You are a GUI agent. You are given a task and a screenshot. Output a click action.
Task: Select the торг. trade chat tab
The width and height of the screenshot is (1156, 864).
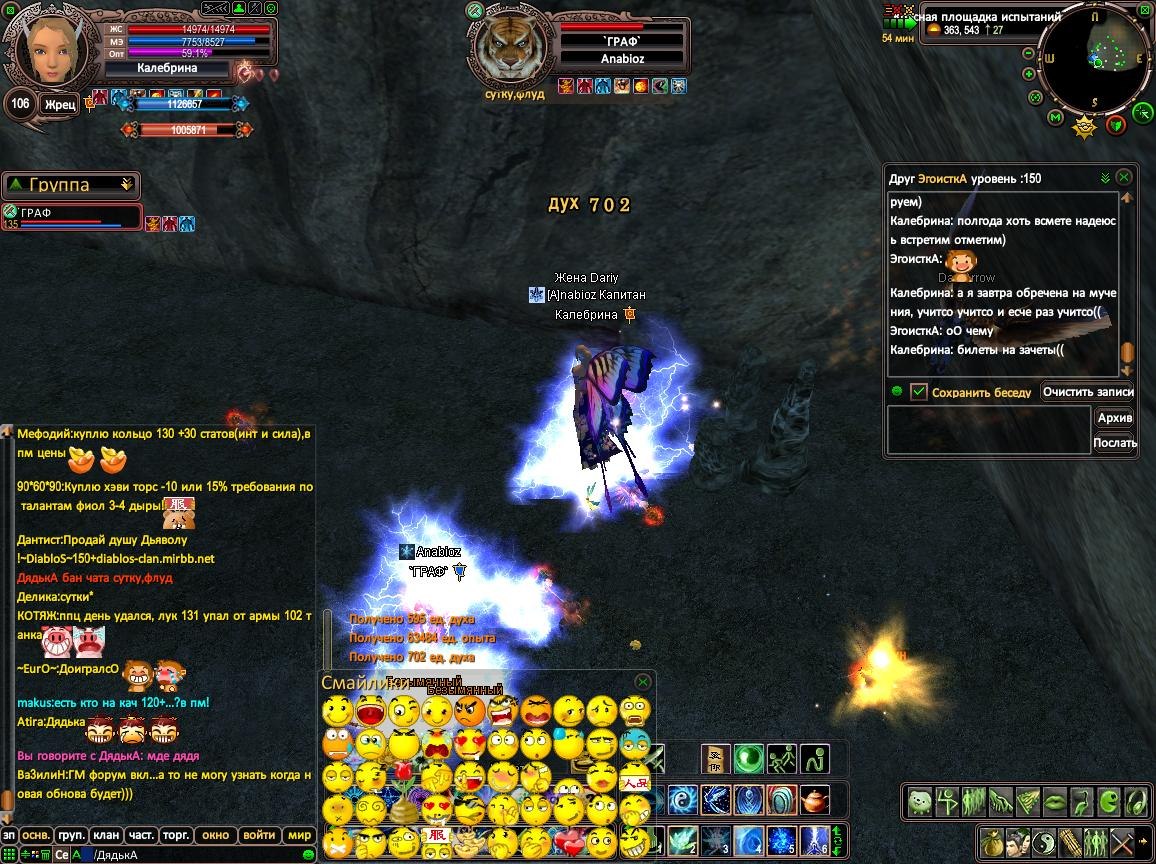[x=175, y=835]
